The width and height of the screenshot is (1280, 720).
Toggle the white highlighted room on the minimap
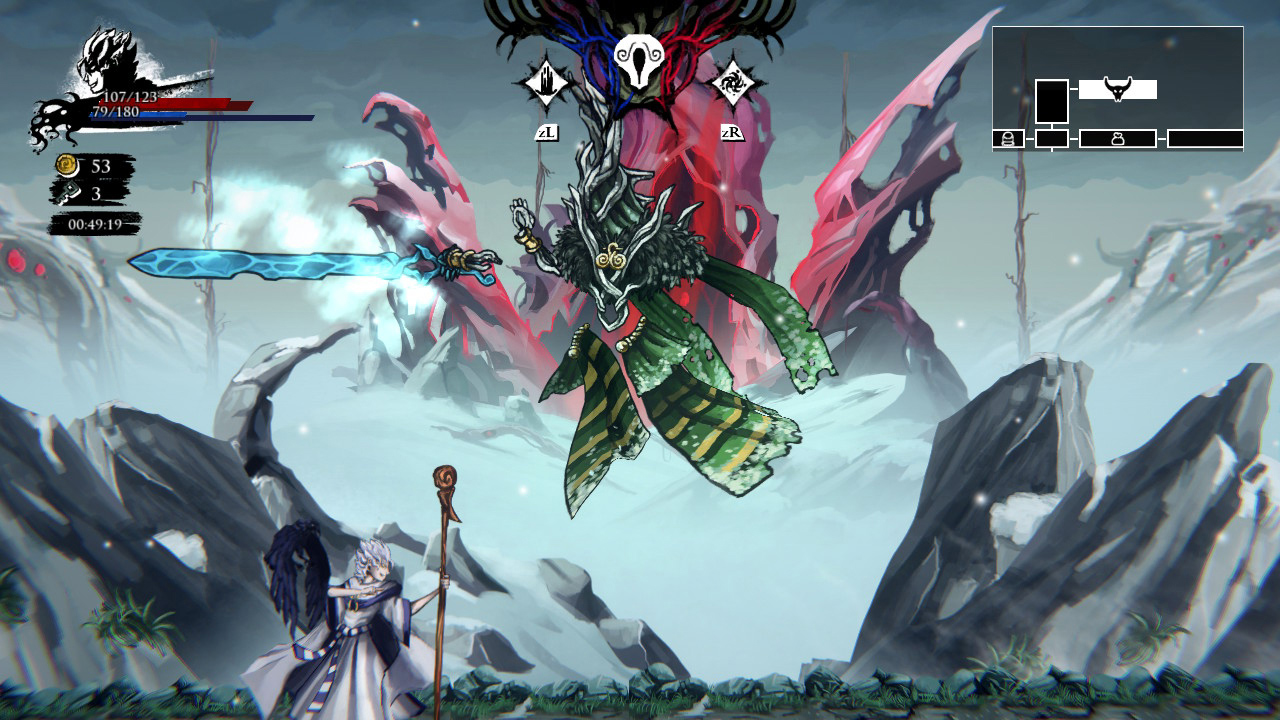click(1118, 88)
